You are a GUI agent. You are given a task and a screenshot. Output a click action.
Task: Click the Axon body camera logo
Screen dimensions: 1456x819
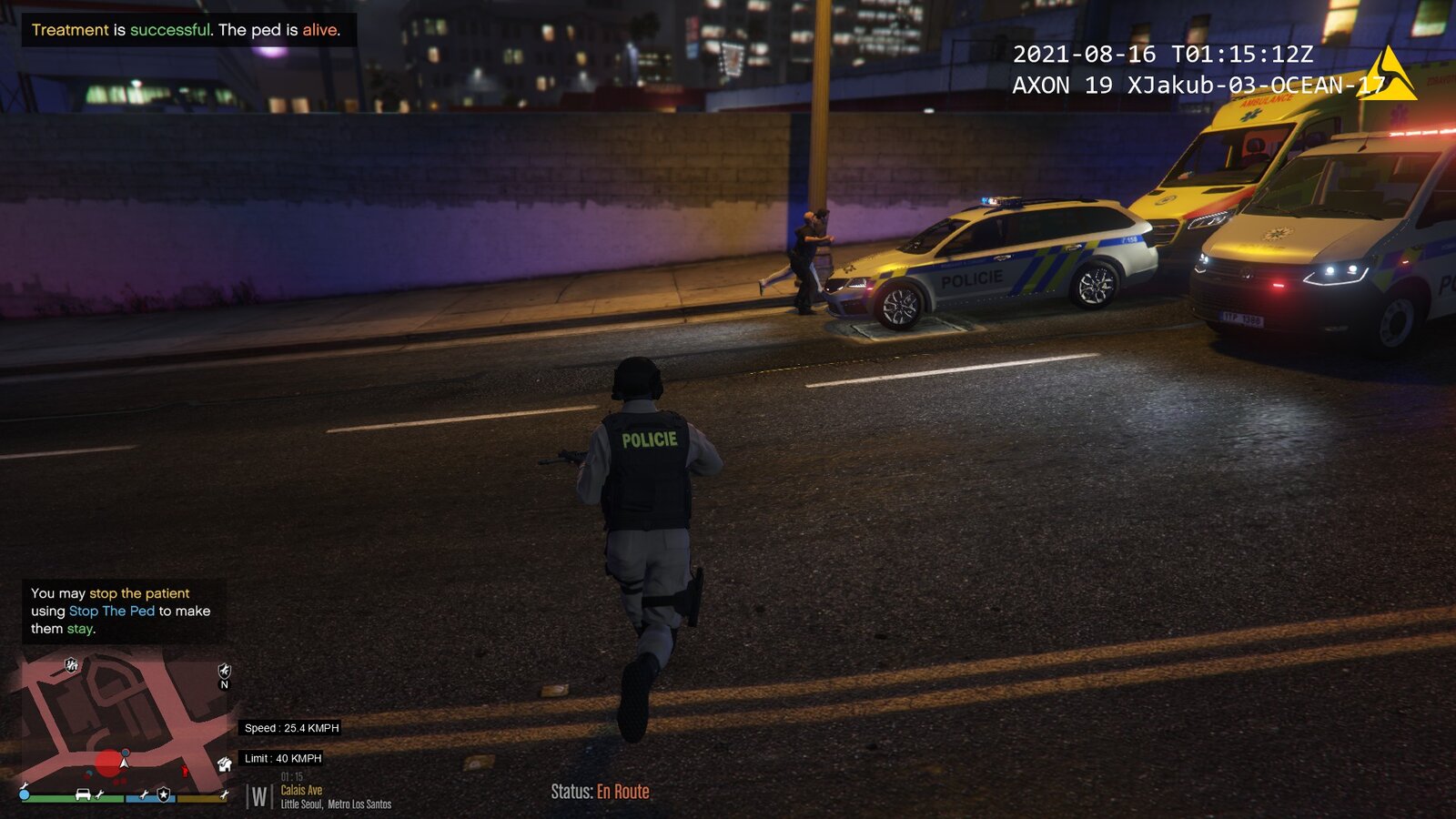click(1388, 75)
